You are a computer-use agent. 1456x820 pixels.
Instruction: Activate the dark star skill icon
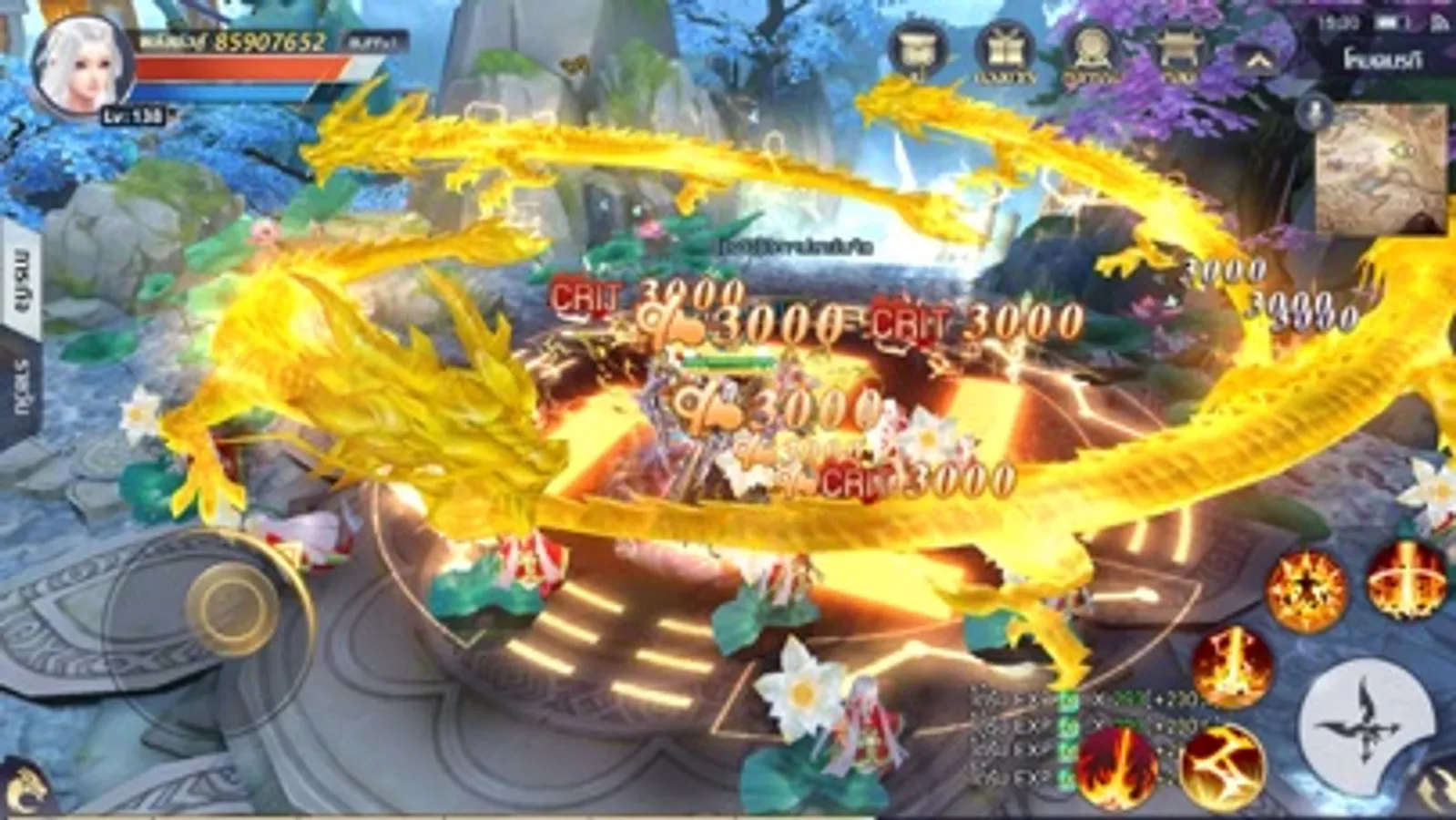point(1308,588)
